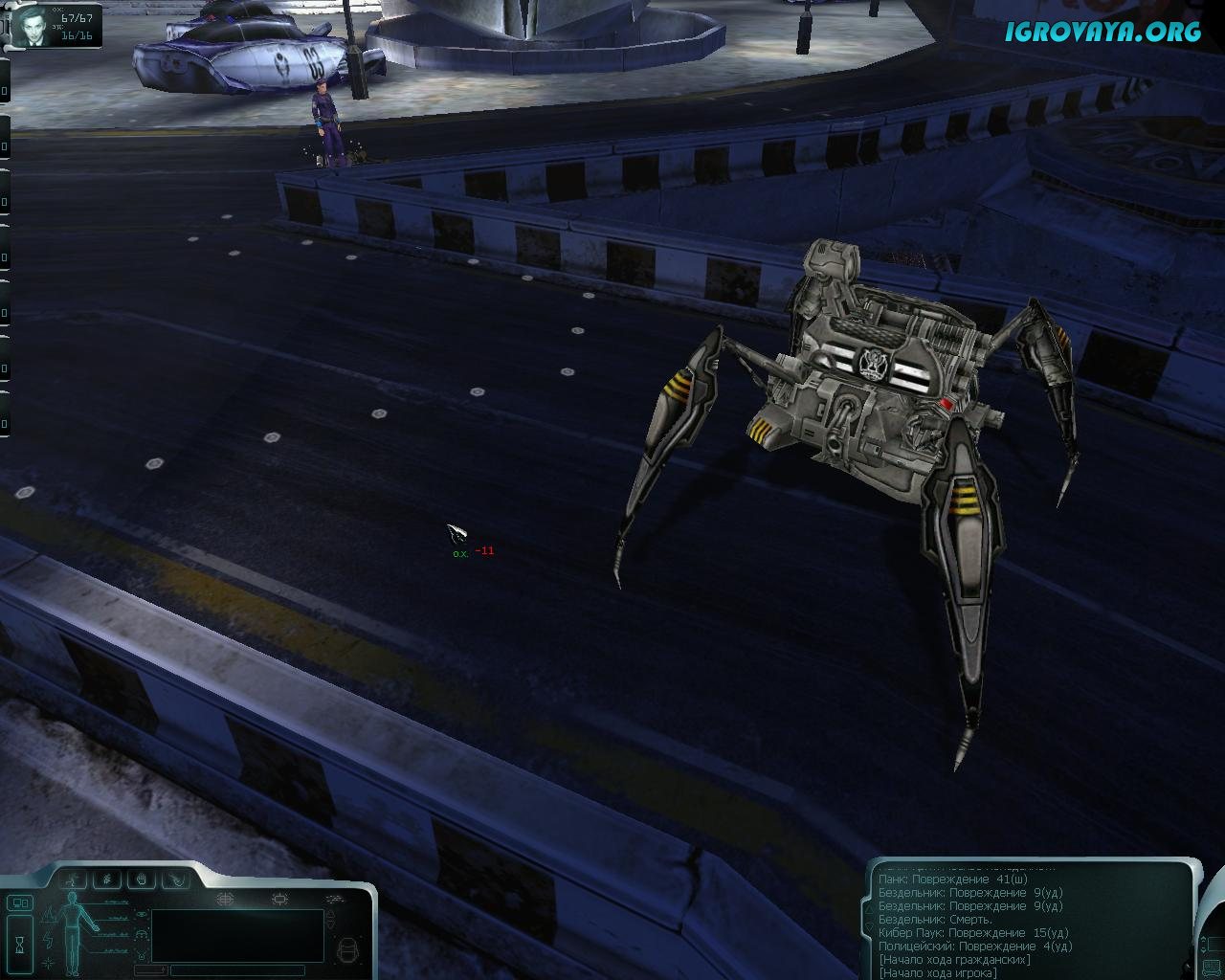The width and height of the screenshot is (1225, 980).
Task: Activate the open hand action button
Action: pyautogui.click(x=141, y=879)
